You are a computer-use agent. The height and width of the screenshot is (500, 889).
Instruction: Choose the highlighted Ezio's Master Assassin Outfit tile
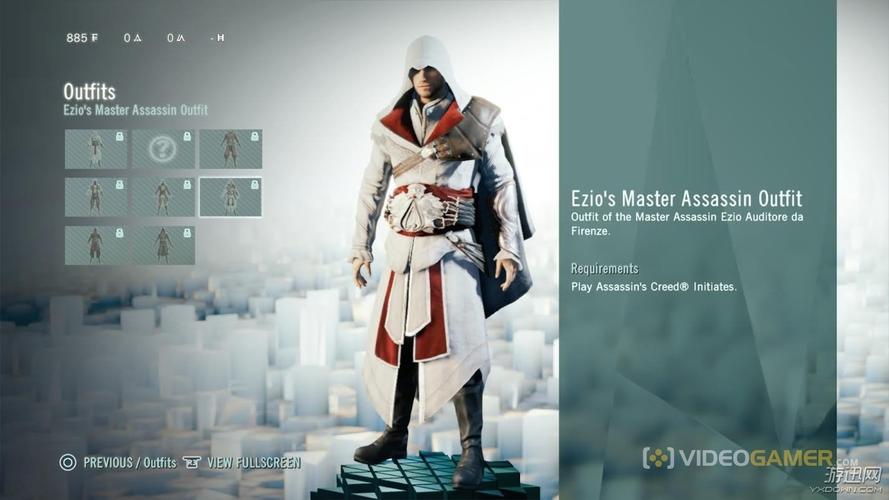(230, 197)
